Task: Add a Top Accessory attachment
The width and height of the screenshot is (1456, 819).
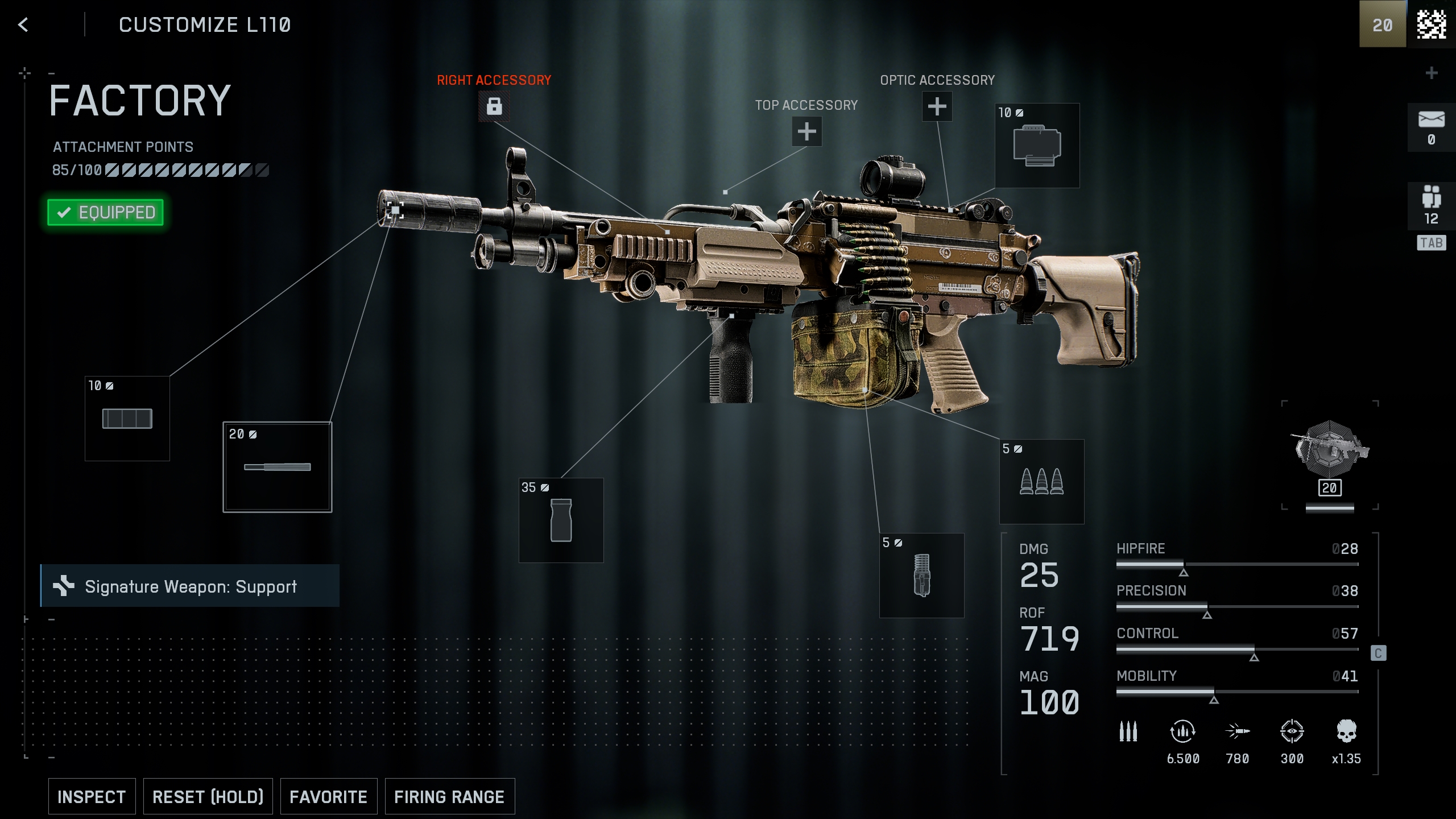Action: (806, 131)
